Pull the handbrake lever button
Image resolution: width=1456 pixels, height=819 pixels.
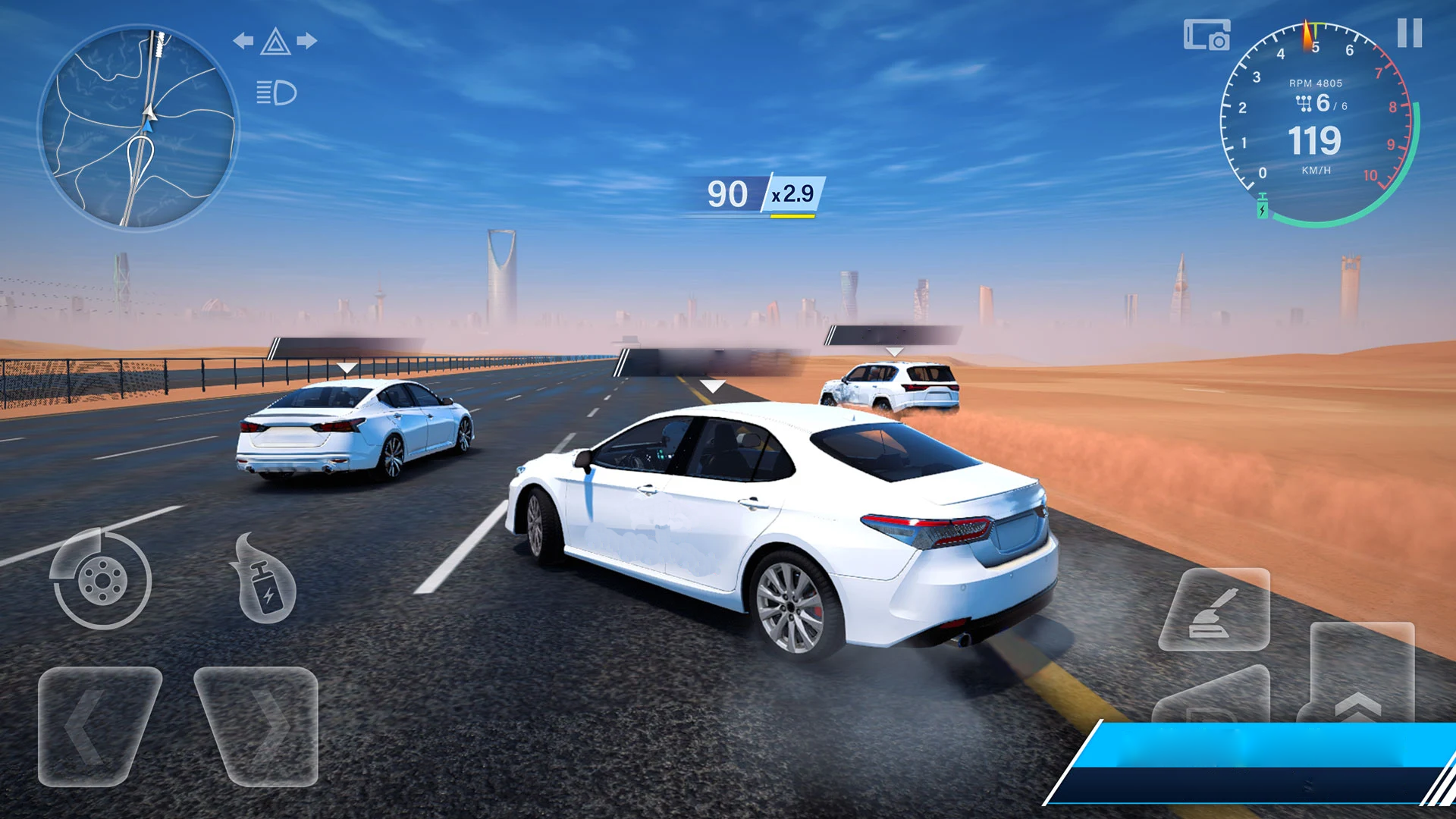1213,609
